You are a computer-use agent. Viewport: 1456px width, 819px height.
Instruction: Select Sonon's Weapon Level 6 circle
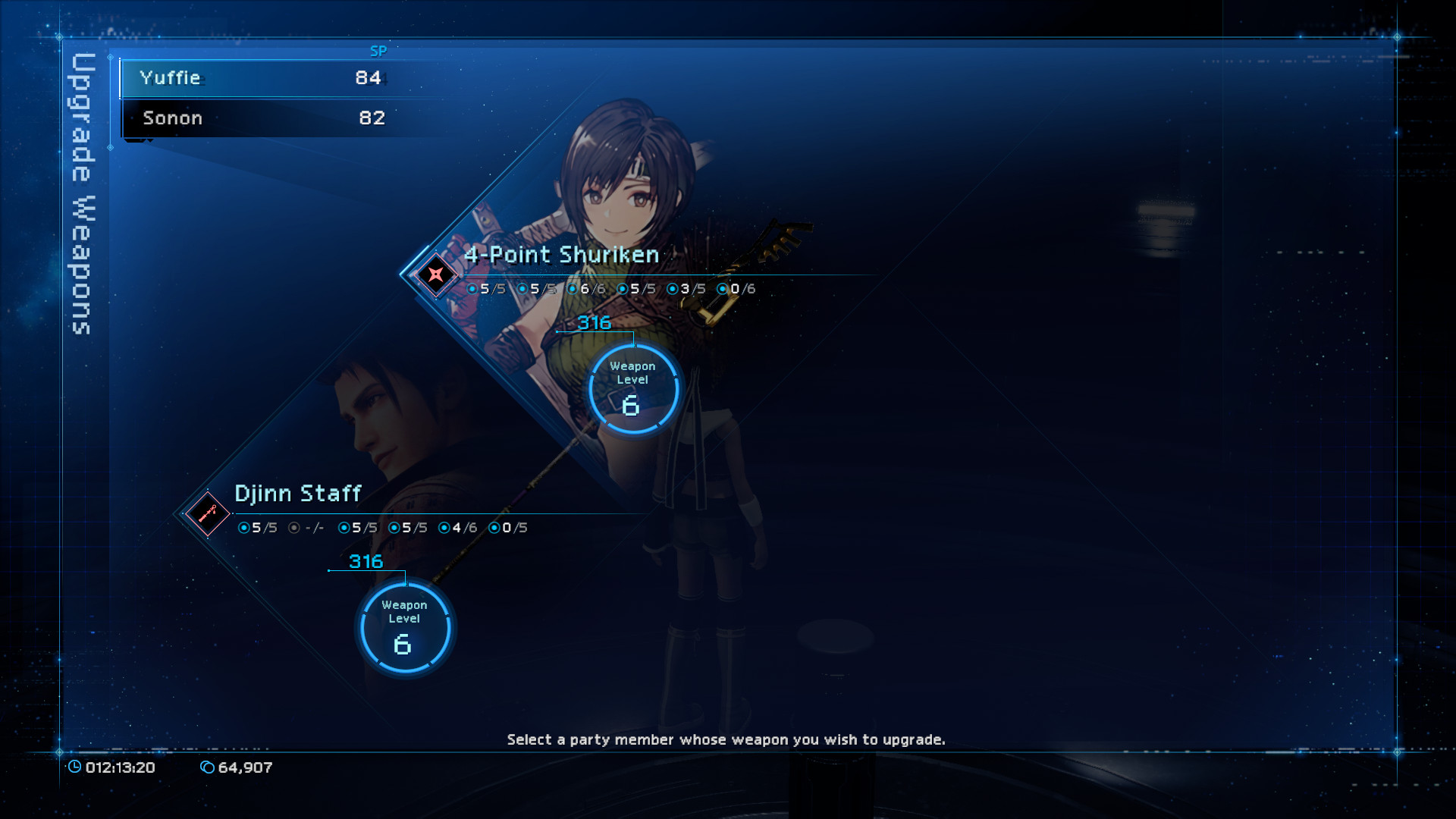404,629
